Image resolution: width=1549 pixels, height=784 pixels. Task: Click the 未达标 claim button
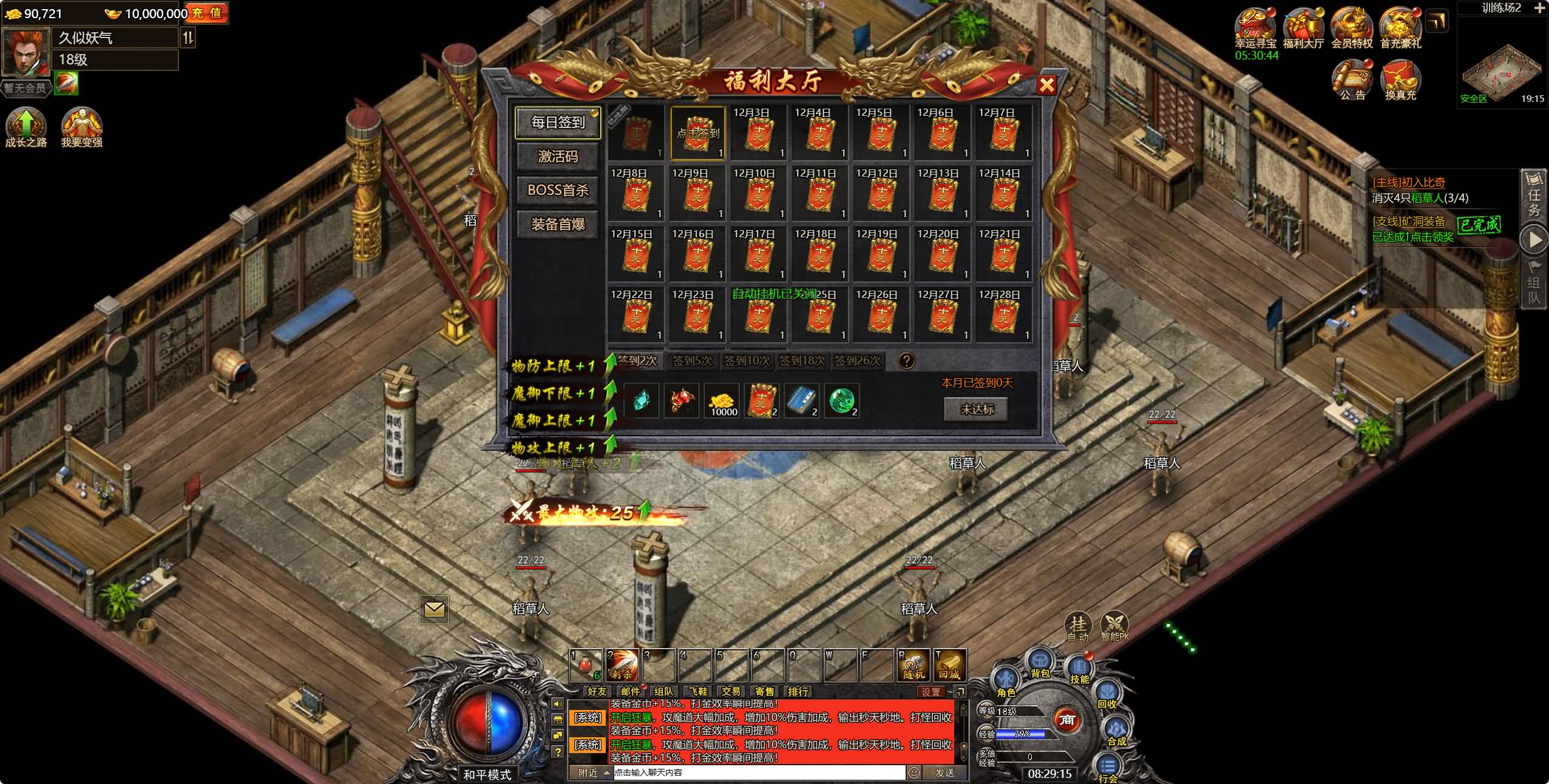pos(977,410)
